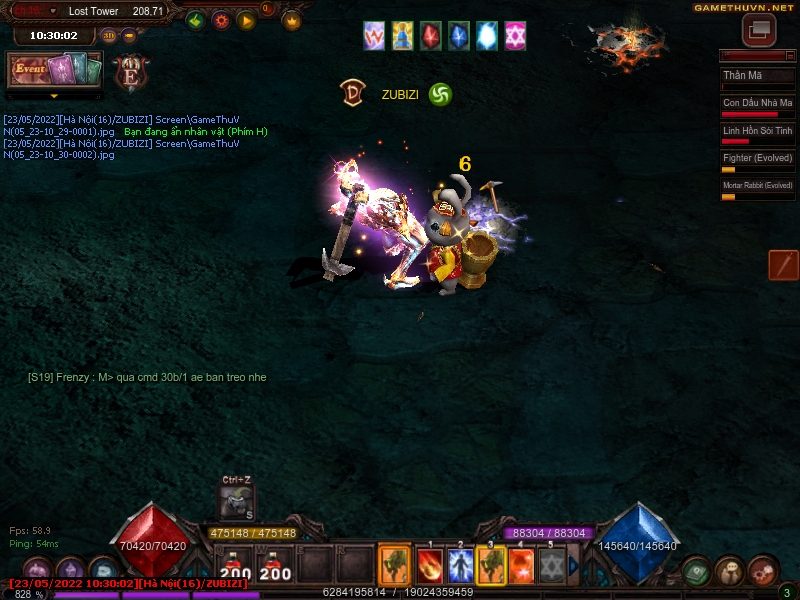Image resolution: width=800 pixels, height=600 pixels.
Task: Open the minimap window button
Action: [x=759, y=29]
